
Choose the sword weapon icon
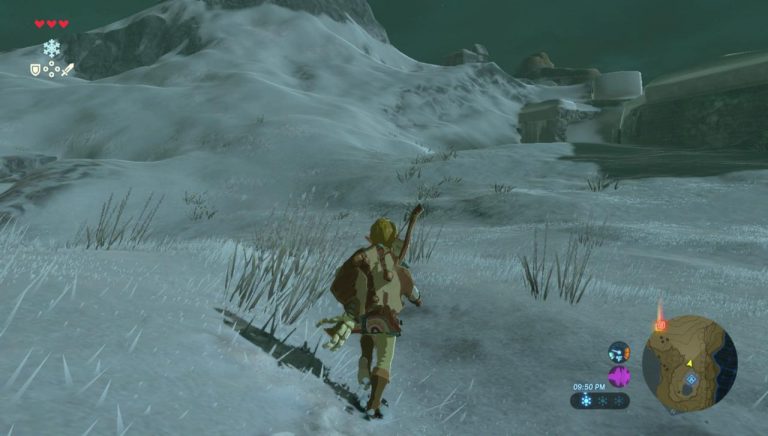coord(66,69)
